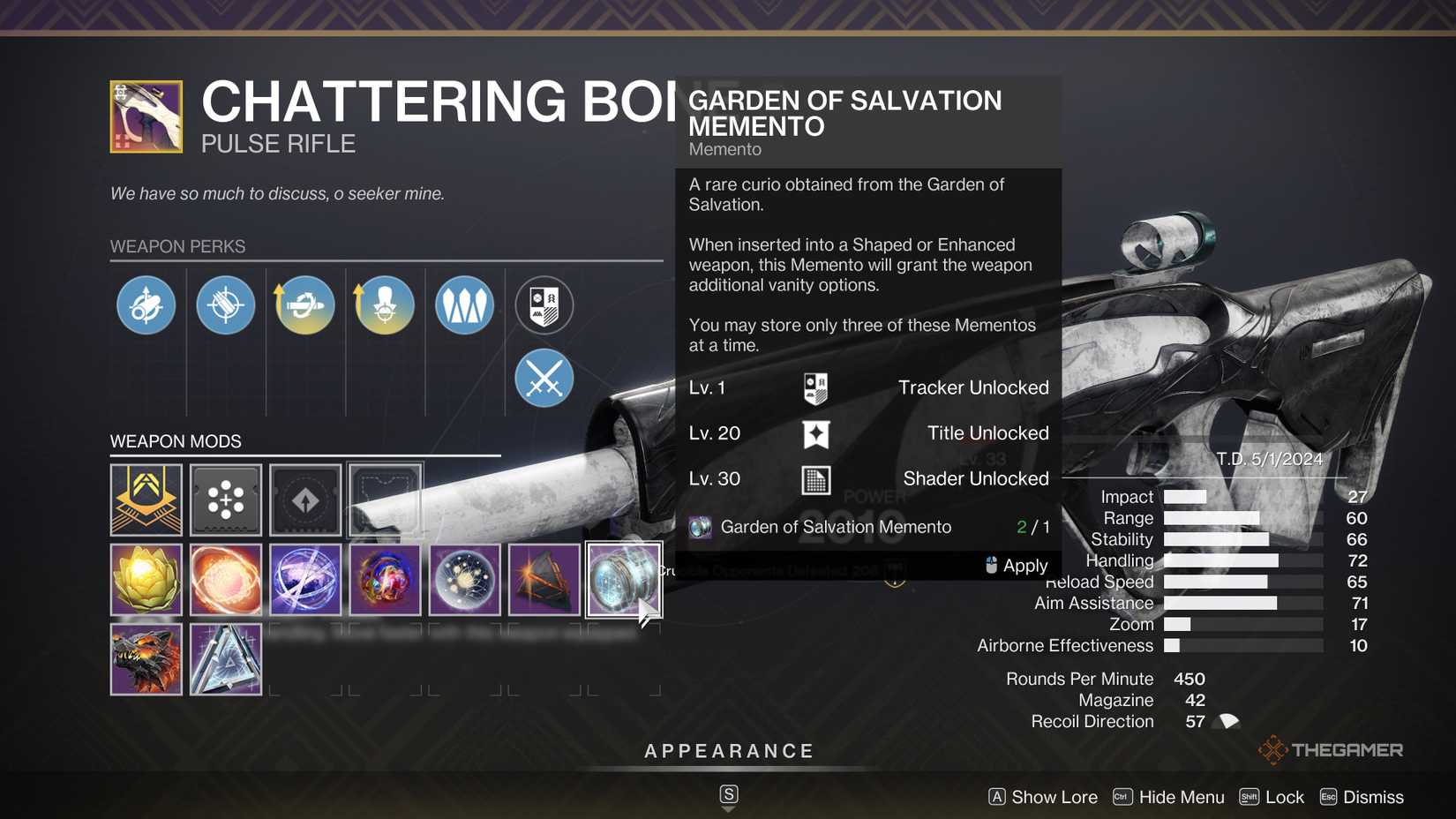The width and height of the screenshot is (1456, 819).
Task: Toggle Lock on the weapon
Action: coord(1272,797)
